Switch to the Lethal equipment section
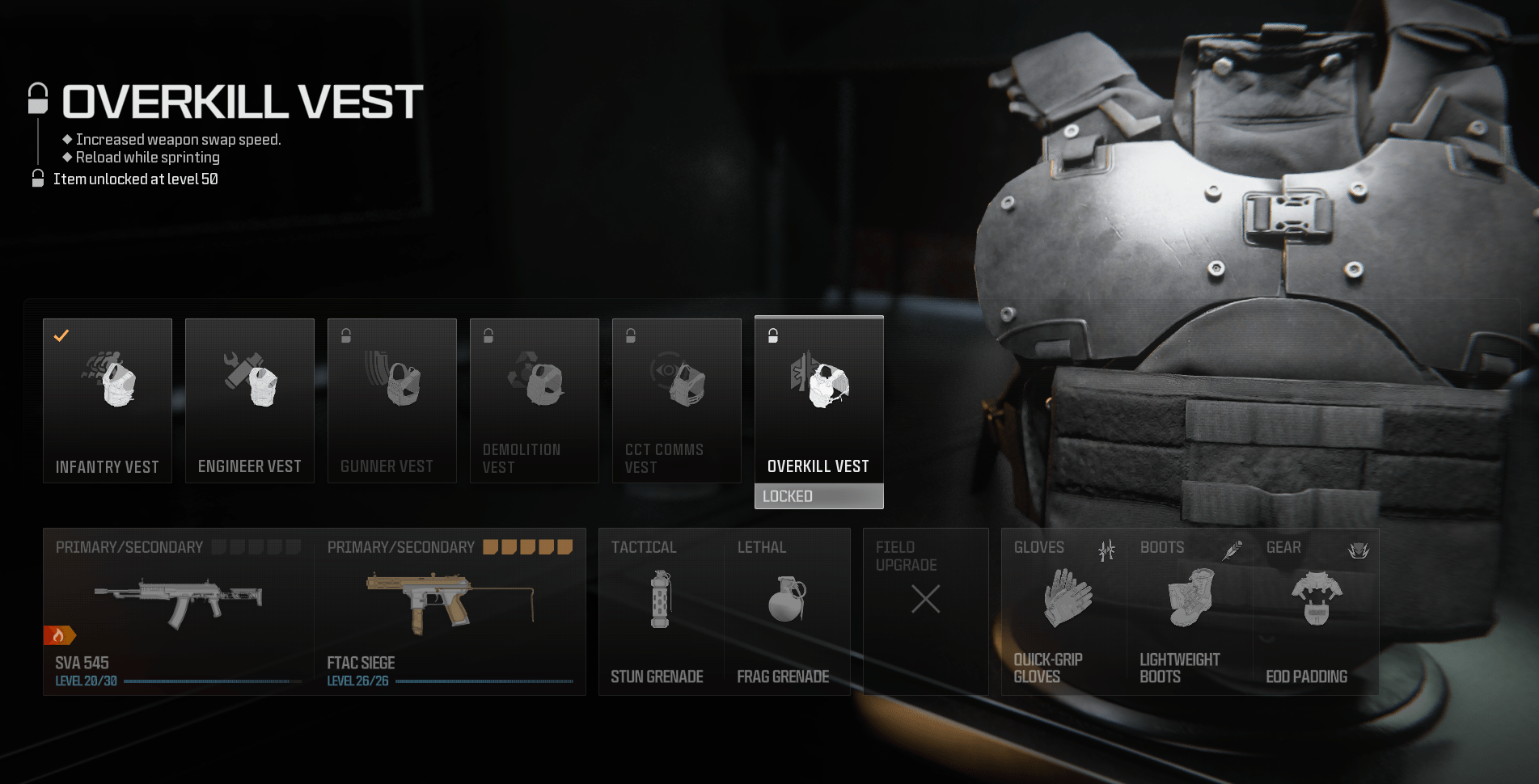Viewport: 1539px width, 784px height. (x=759, y=547)
